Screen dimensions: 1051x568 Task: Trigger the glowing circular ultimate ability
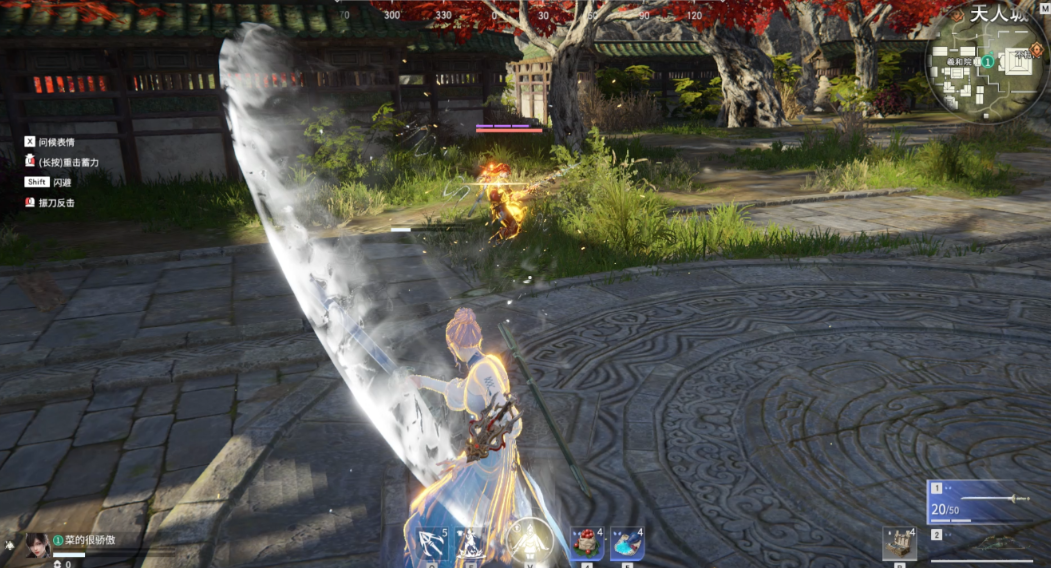529,541
